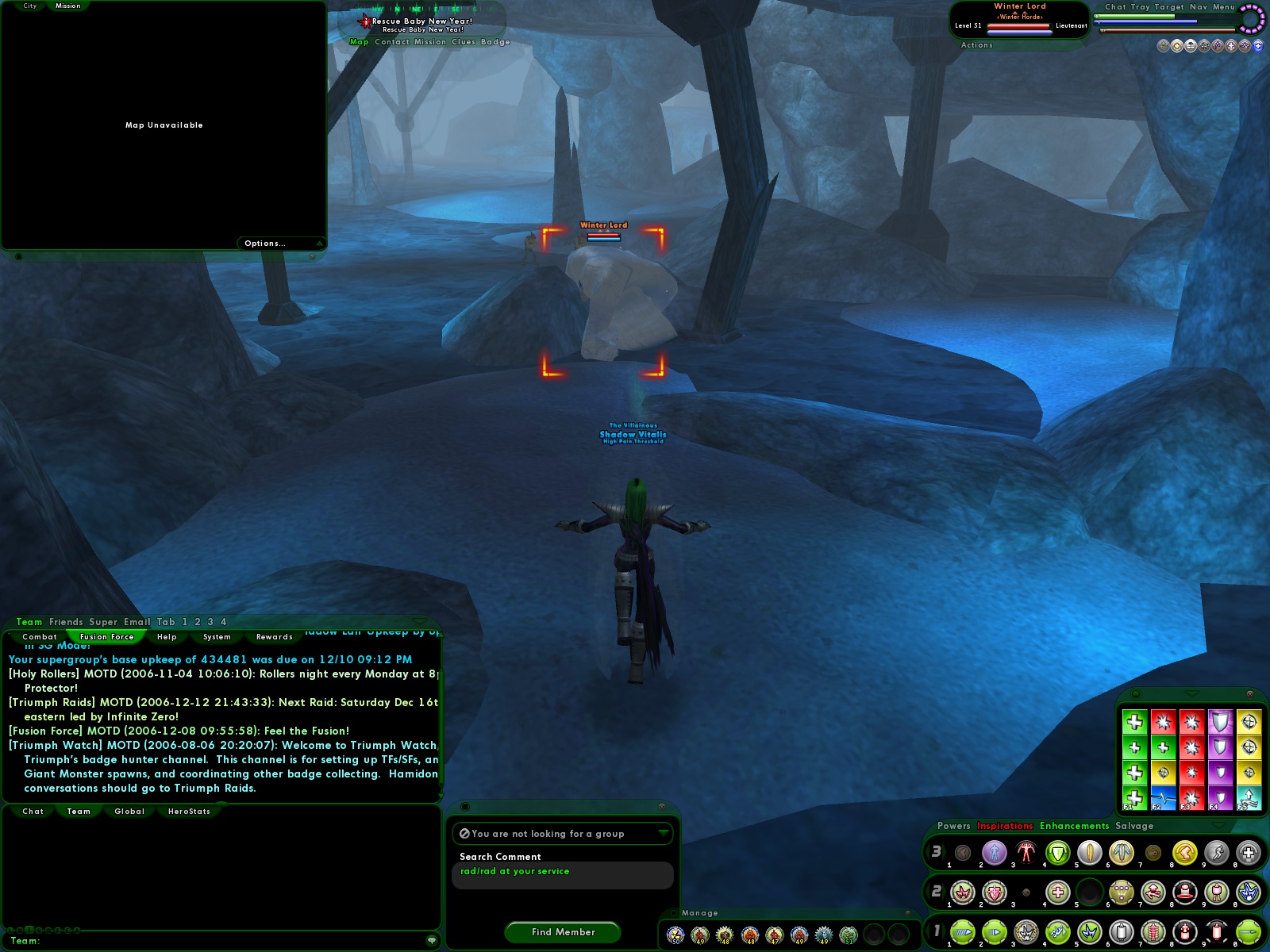
Task: Click Options on the Map Unavailable window
Action: (264, 243)
